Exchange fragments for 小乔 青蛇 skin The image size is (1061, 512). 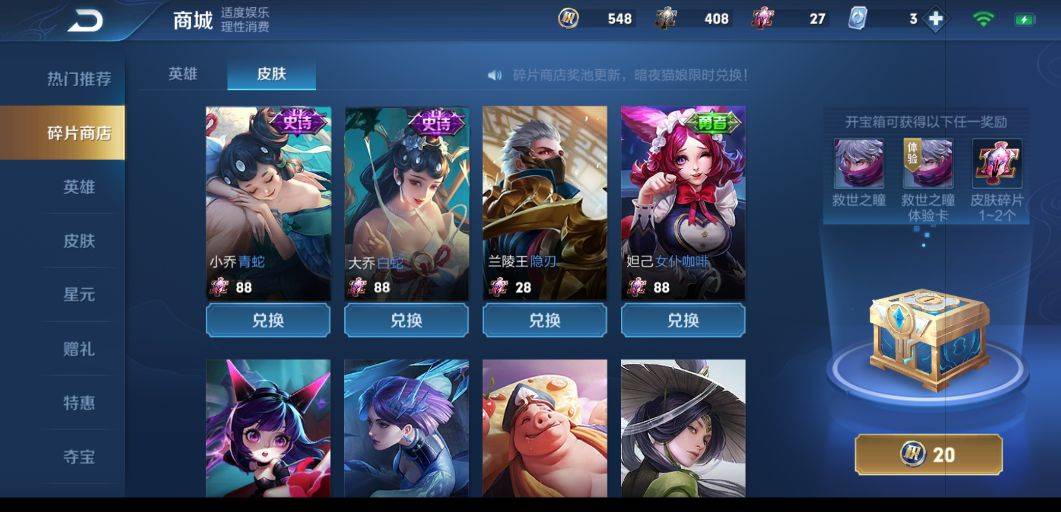click(268, 321)
